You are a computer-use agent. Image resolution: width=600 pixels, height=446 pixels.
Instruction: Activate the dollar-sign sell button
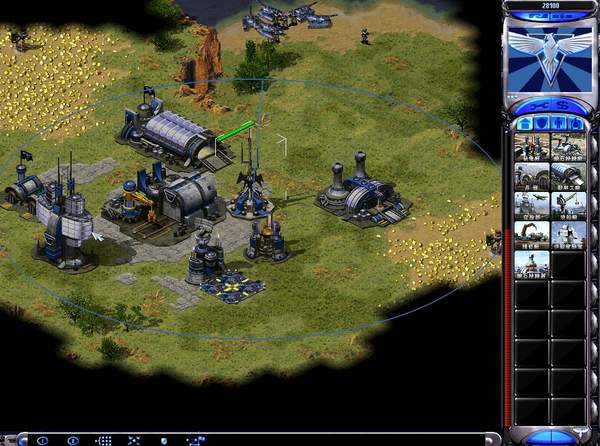click(558, 105)
